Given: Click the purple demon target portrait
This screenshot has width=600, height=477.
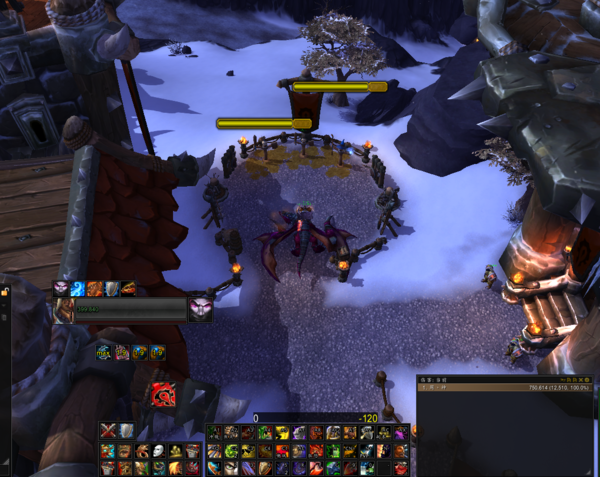Looking at the screenshot, I should (200, 309).
